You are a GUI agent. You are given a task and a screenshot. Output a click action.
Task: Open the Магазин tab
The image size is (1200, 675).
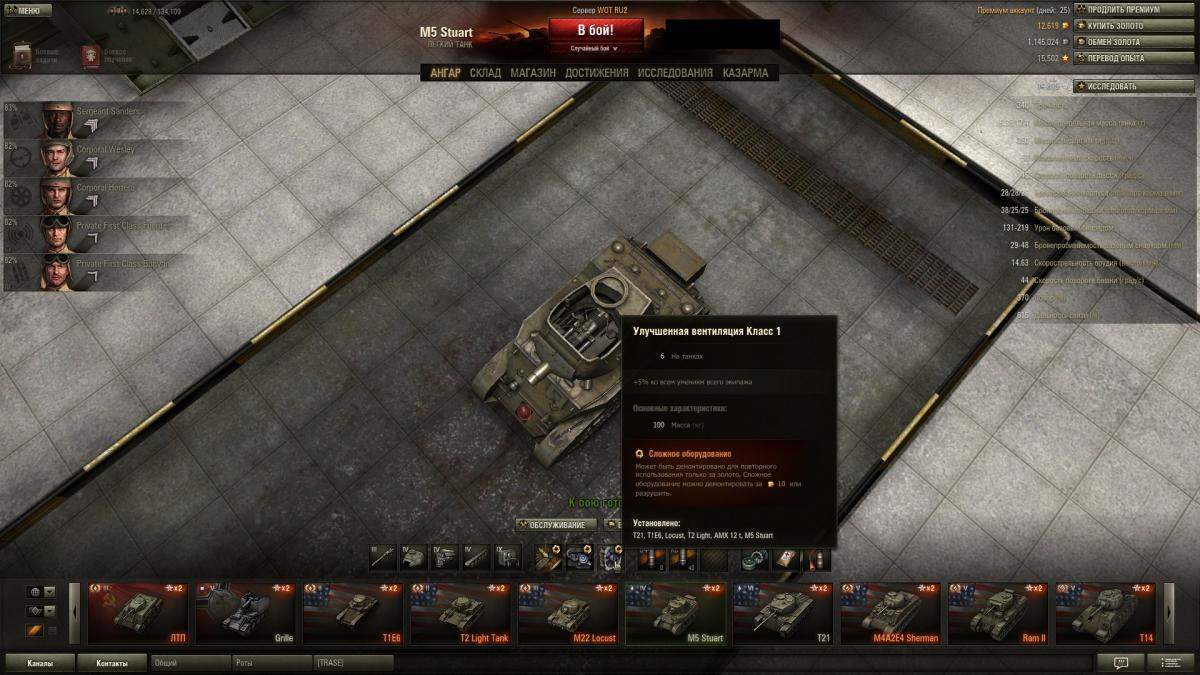click(x=533, y=73)
